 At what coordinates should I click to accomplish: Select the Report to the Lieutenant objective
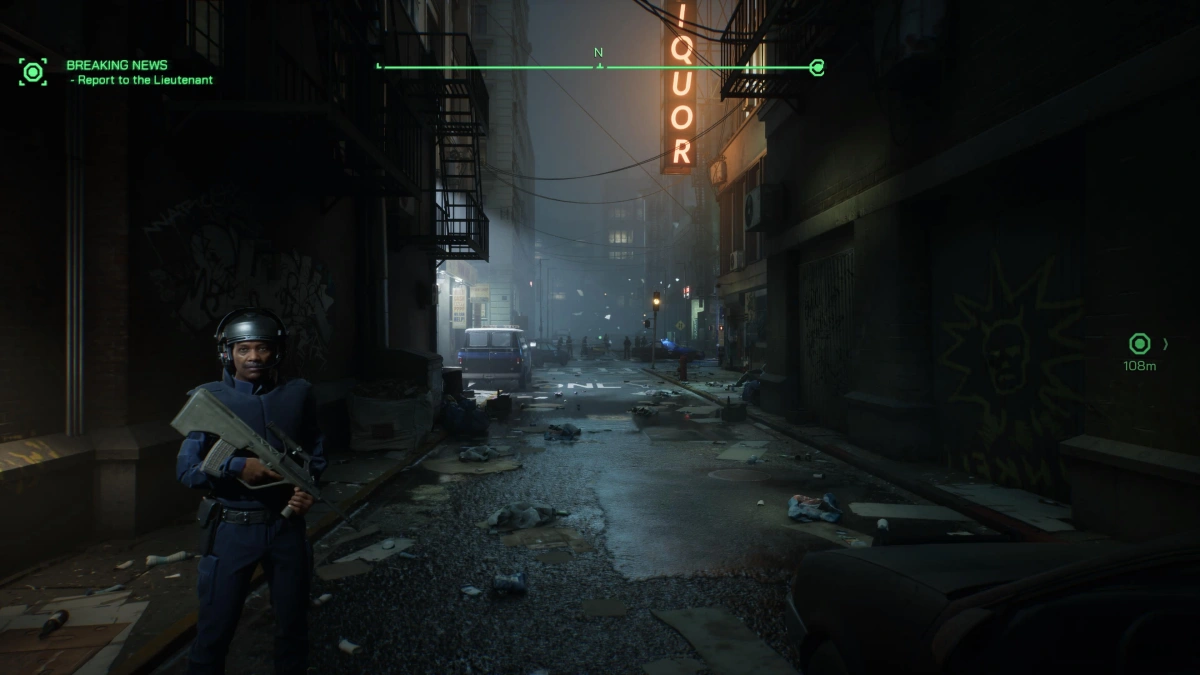tap(144, 80)
